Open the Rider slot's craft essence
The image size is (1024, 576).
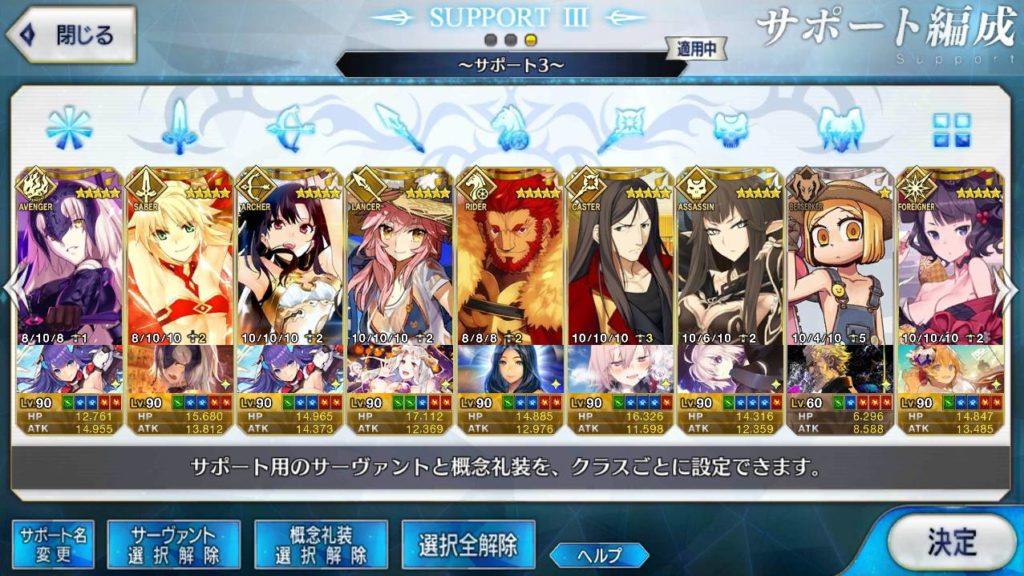[509, 368]
